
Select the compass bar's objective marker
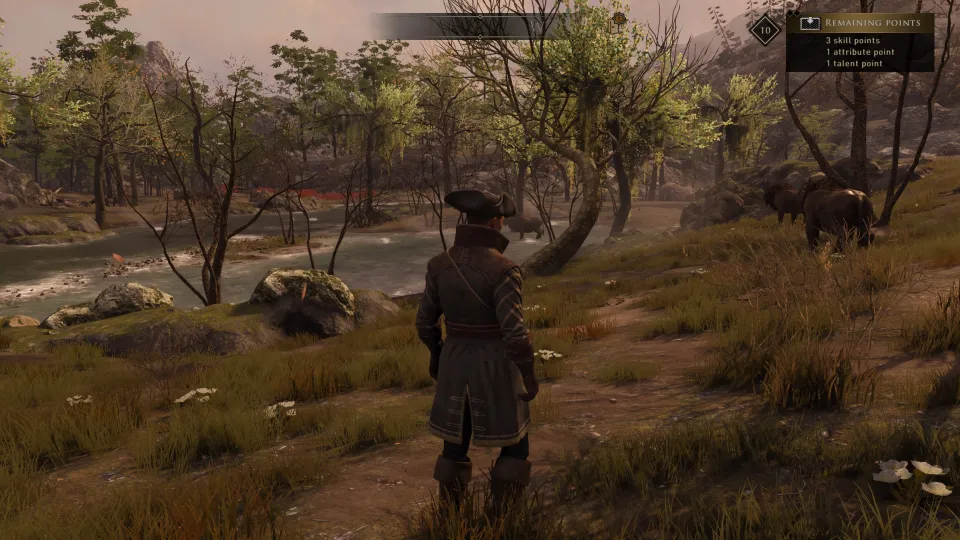tap(619, 19)
